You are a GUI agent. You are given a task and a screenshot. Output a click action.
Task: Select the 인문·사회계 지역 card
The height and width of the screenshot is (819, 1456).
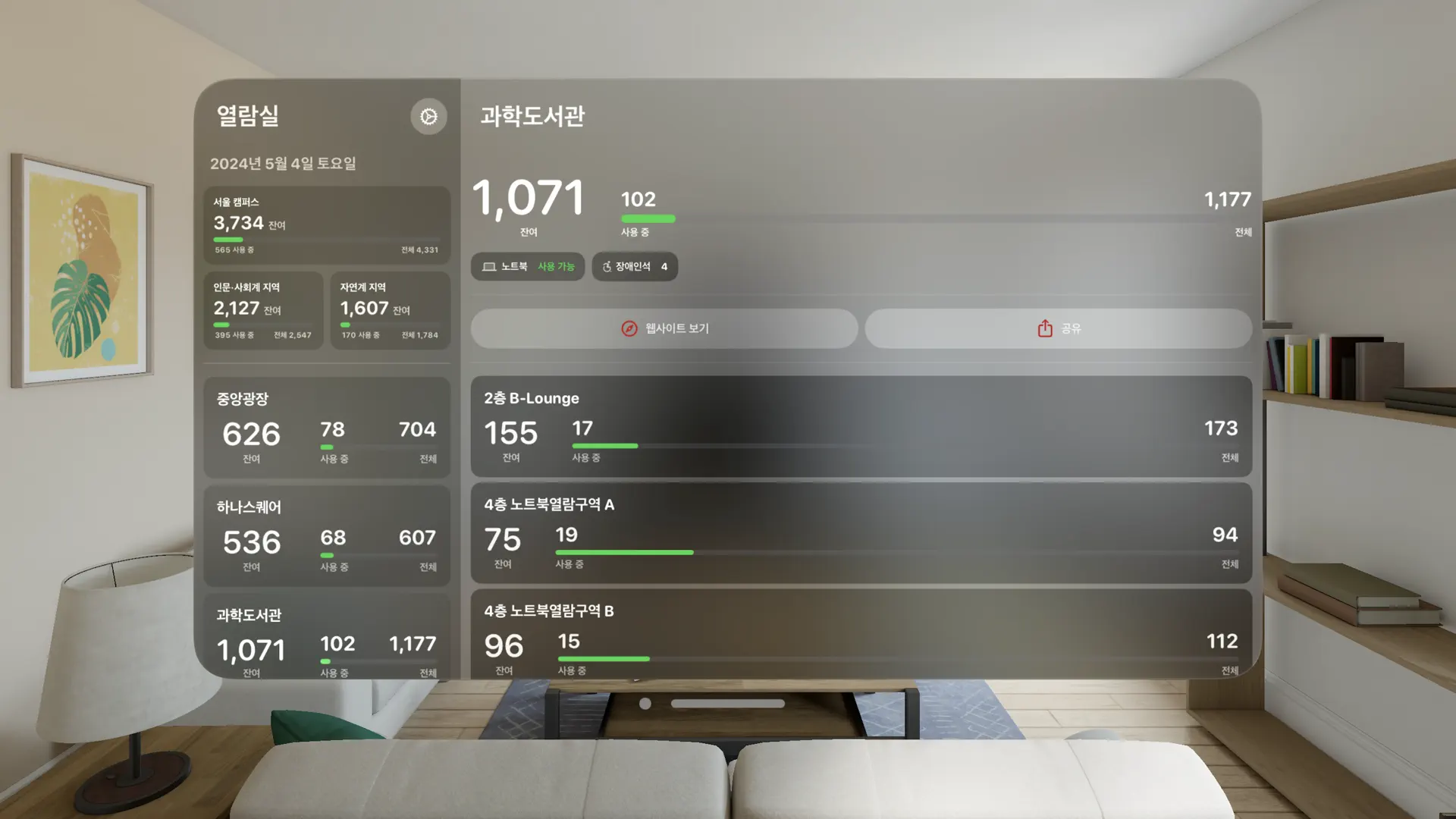263,311
